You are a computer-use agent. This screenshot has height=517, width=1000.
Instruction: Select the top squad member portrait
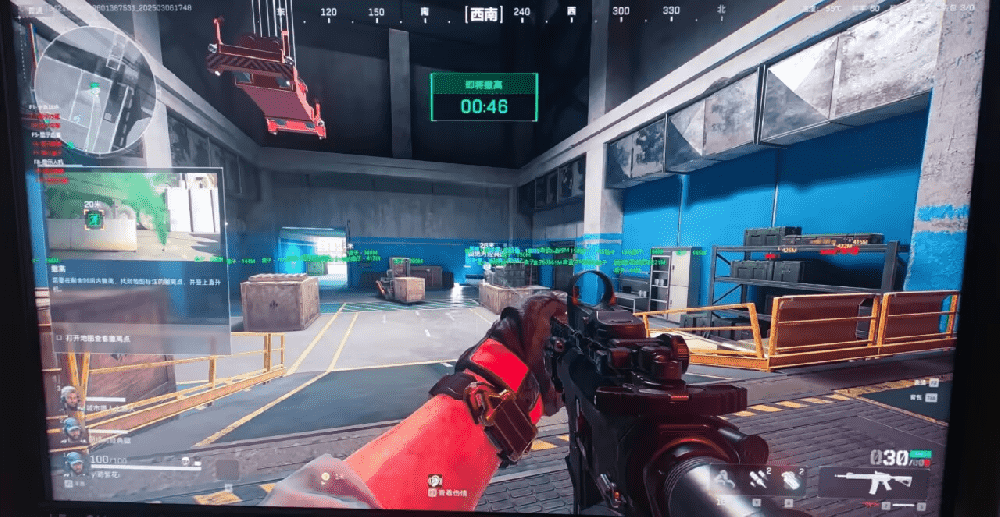(69, 399)
